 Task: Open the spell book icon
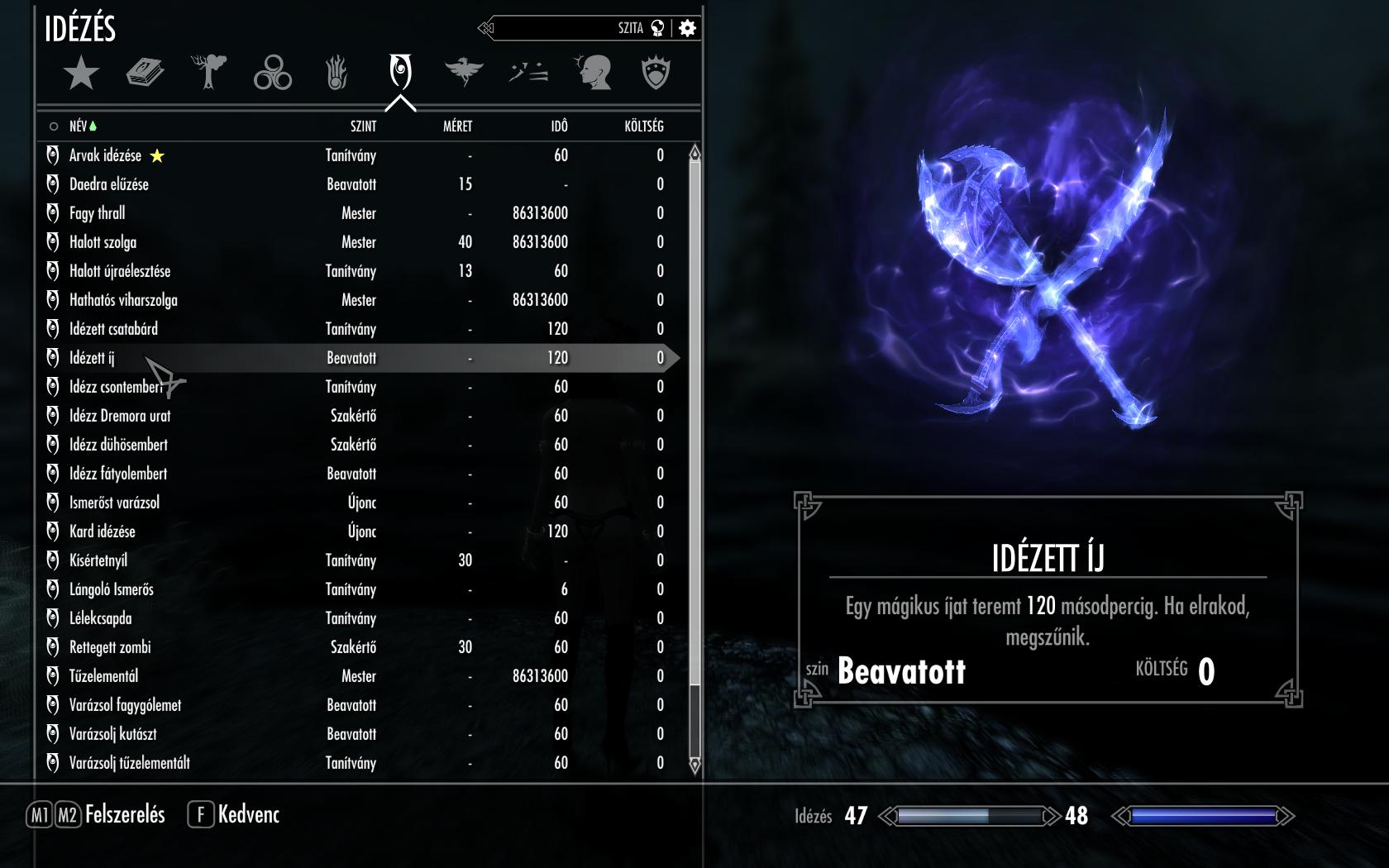[143, 72]
